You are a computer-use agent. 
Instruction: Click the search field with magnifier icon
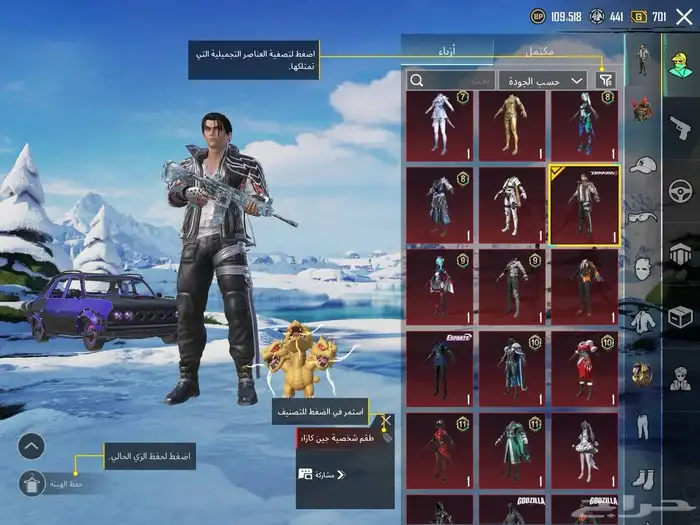coord(450,80)
